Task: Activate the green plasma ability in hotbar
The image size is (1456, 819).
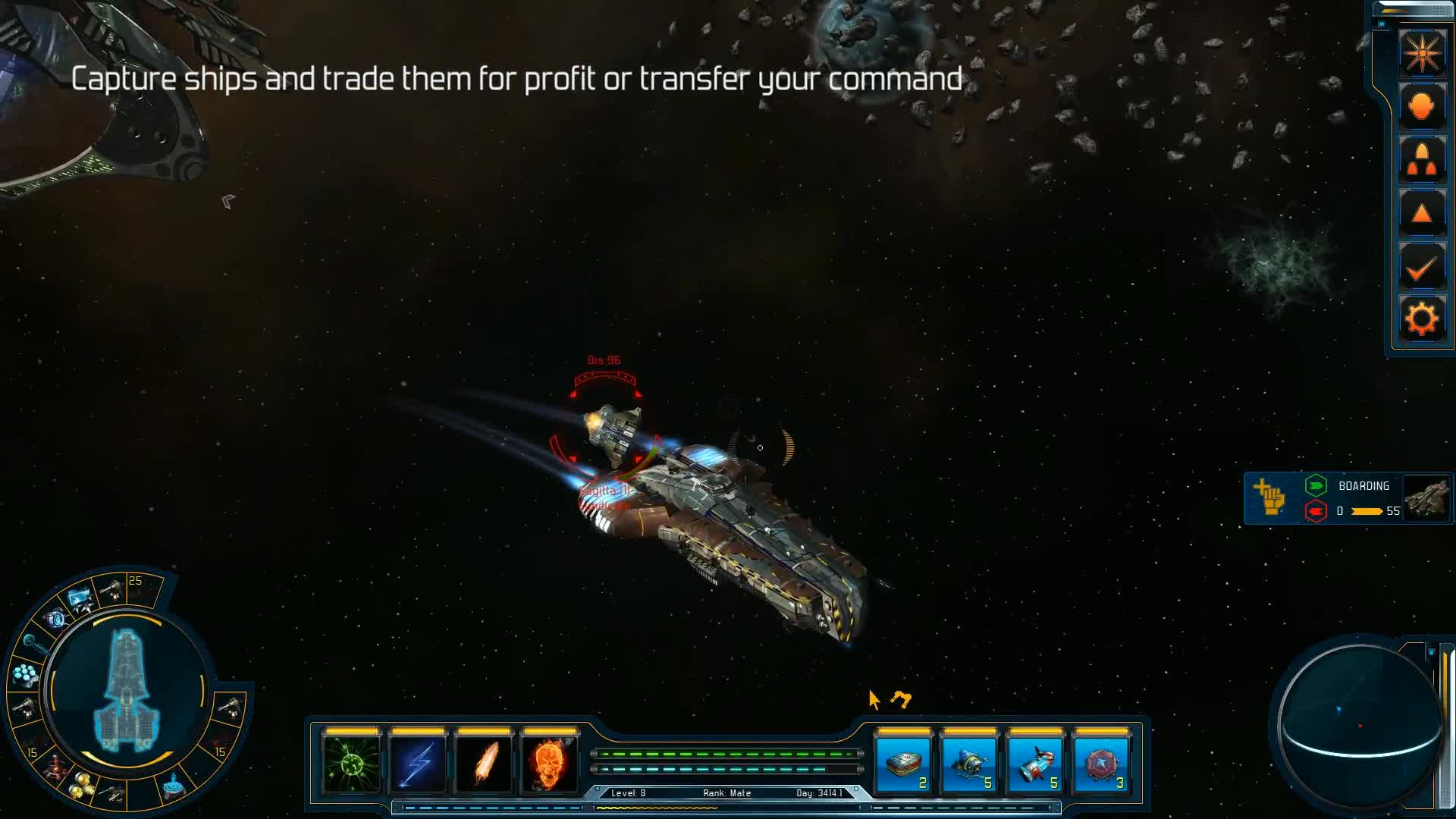Action: point(351,761)
